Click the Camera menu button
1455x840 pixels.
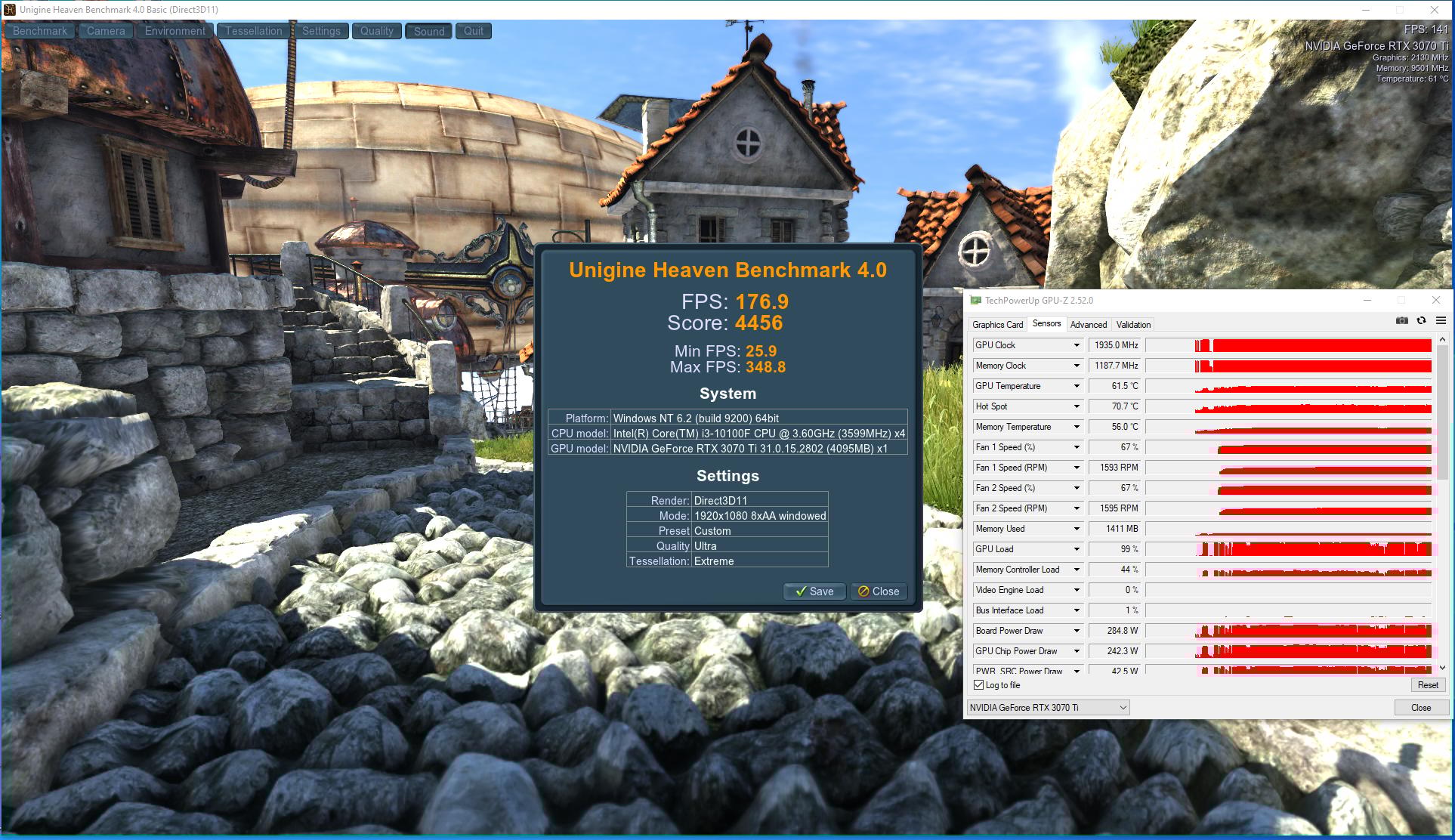106,31
